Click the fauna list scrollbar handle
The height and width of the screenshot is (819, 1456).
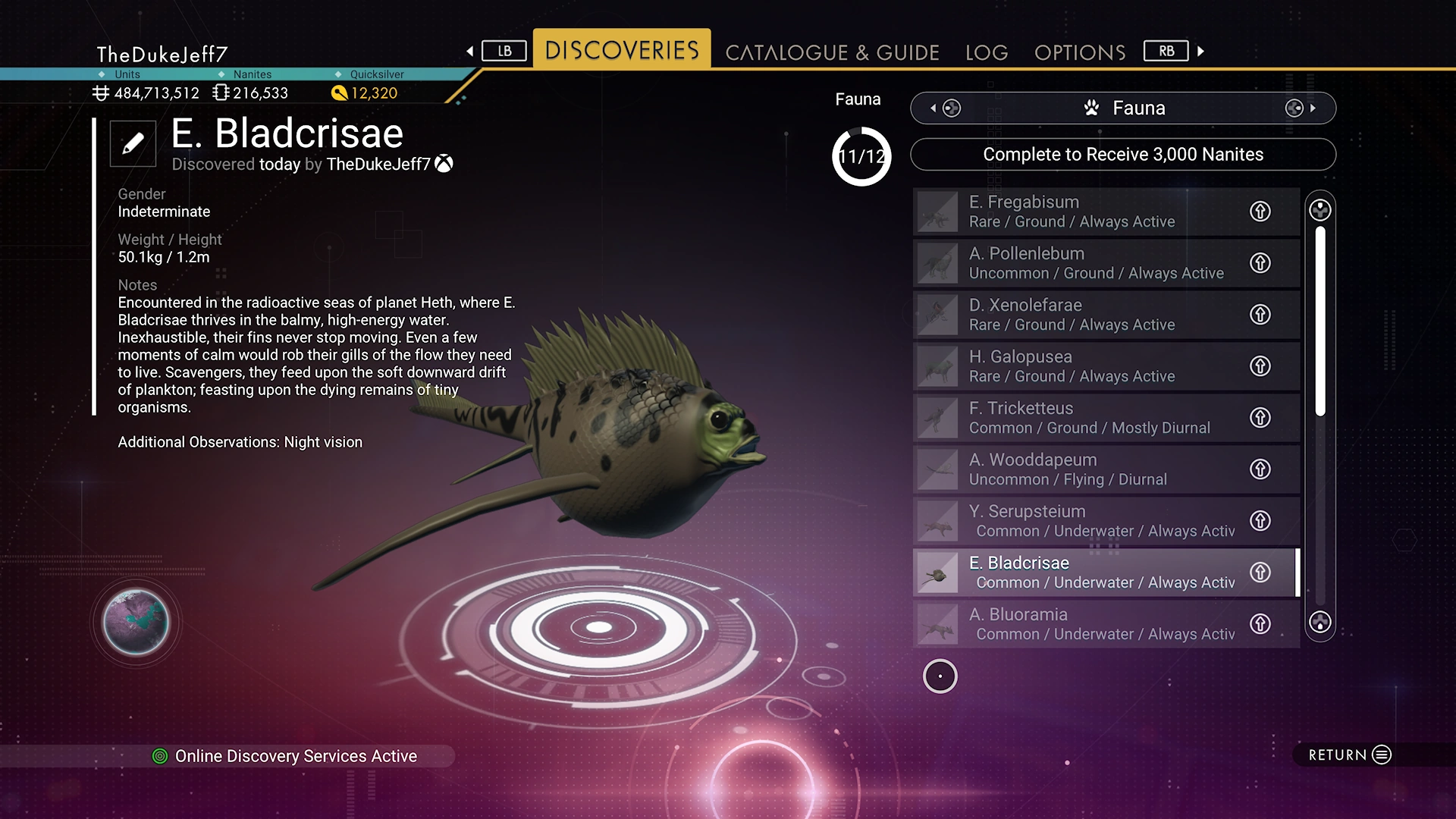click(x=1320, y=320)
